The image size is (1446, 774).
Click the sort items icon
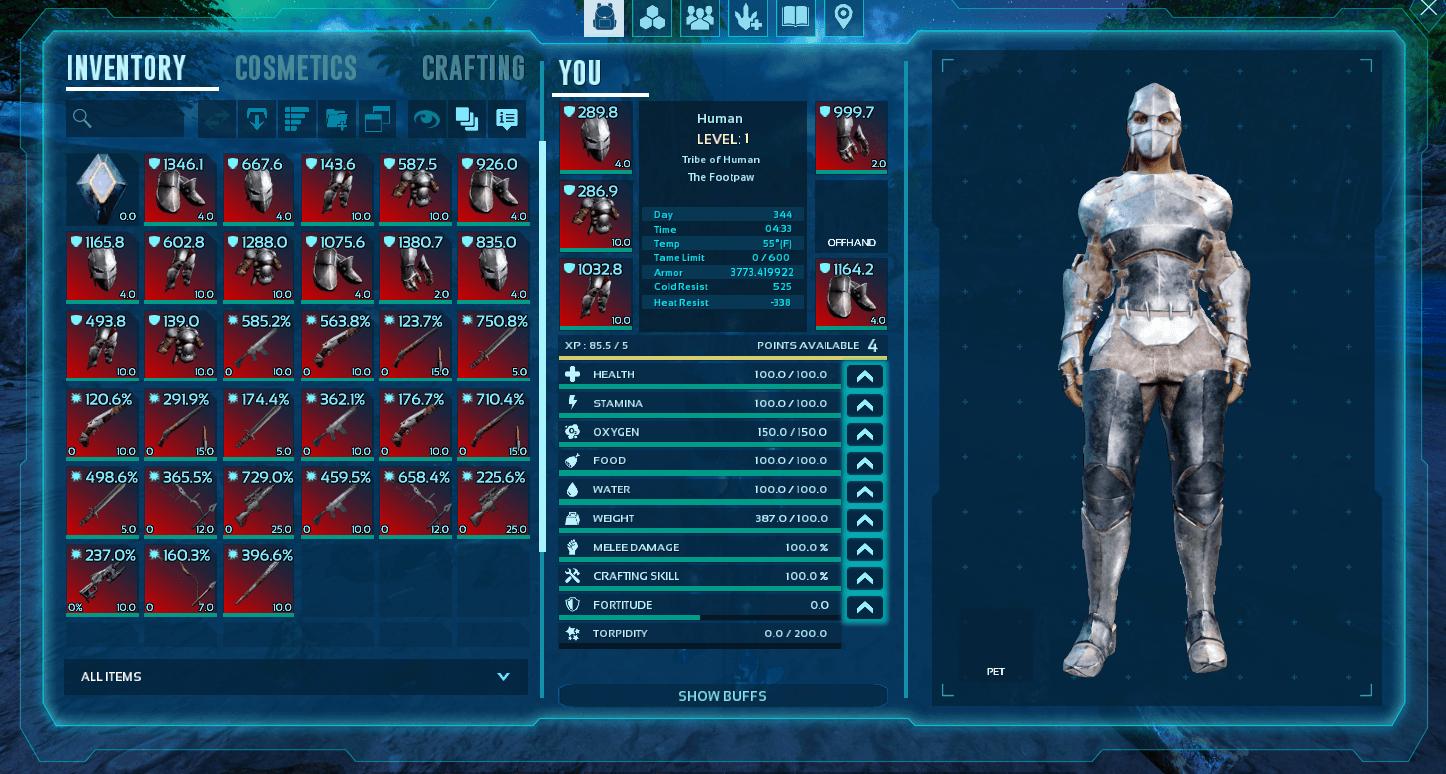point(296,119)
